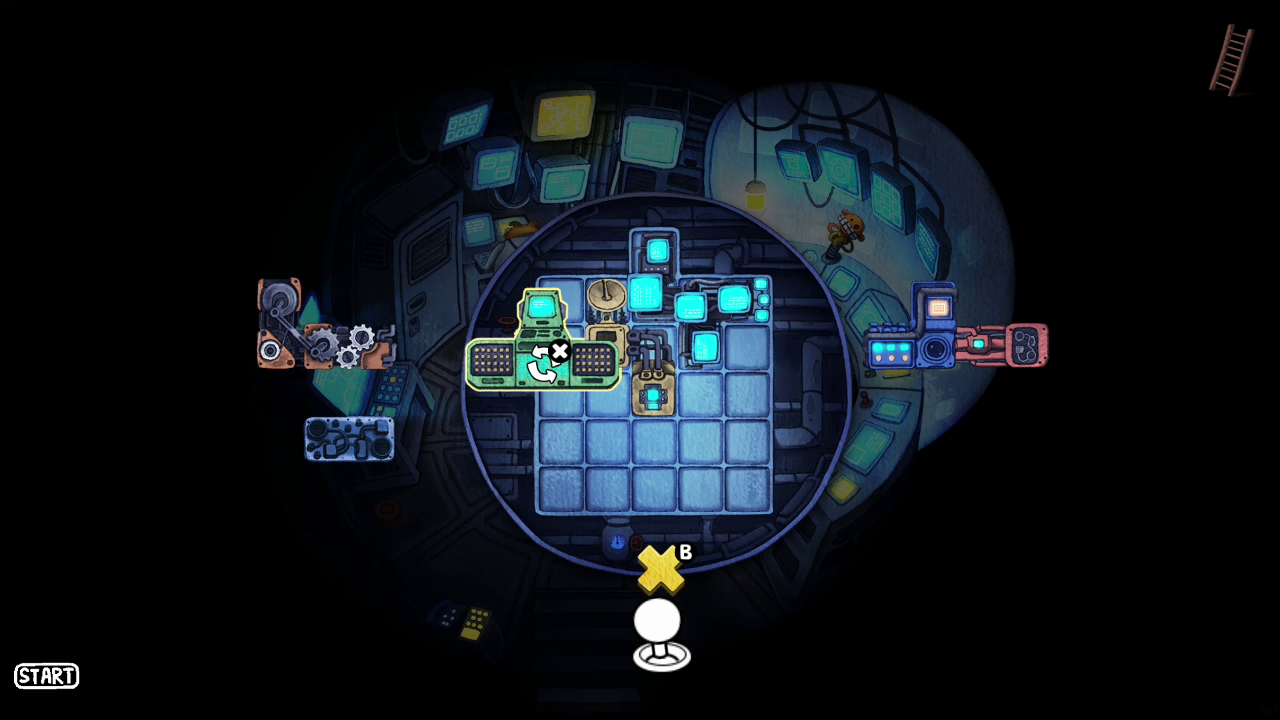This screenshot has width=1280, height=720.
Task: Click the white X cancel icon
Action: 558,350
